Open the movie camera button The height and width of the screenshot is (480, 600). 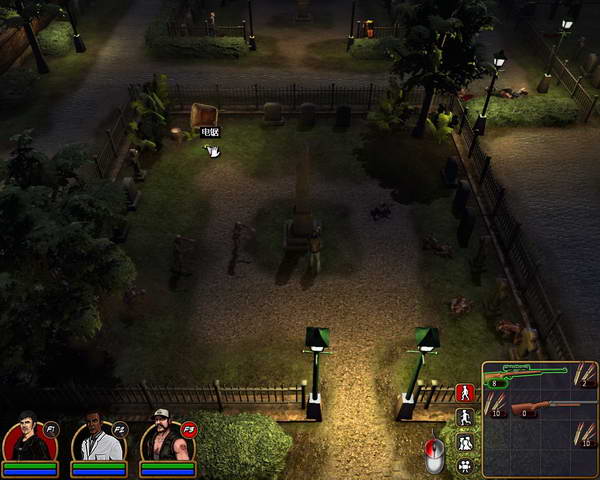click(465, 465)
